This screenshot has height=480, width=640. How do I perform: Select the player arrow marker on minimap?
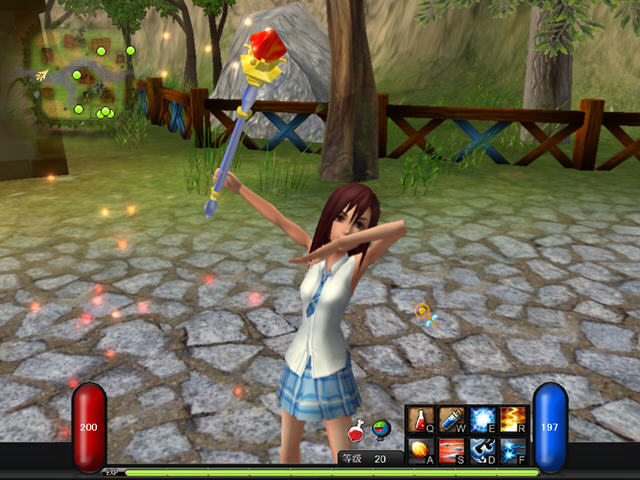point(41,75)
